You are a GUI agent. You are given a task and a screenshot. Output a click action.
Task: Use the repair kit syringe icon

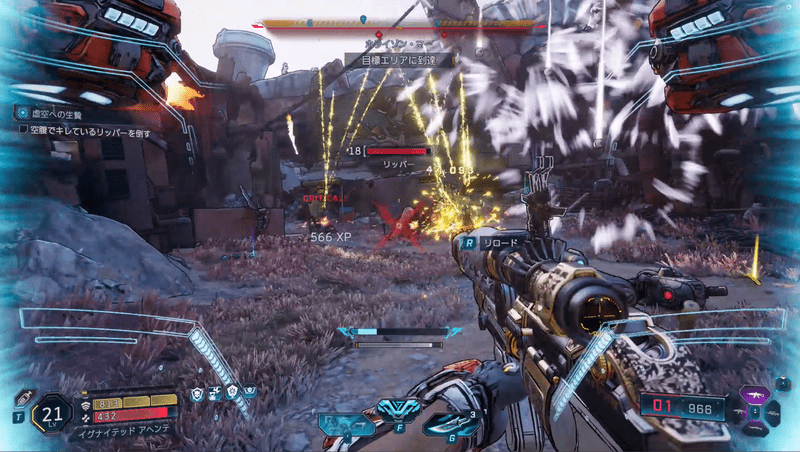coord(21,398)
